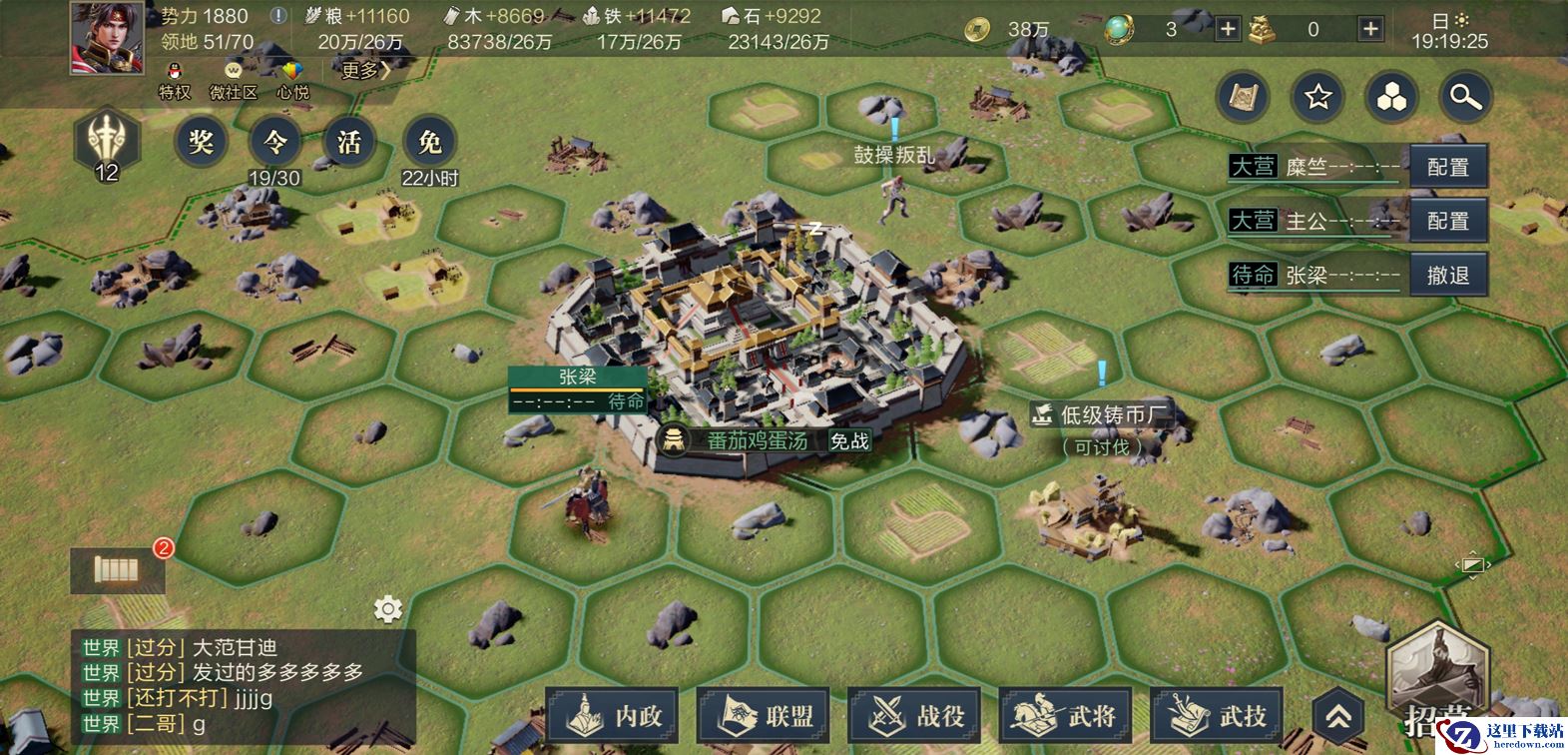Open the 令 orders icon
1568x755 pixels.
(x=274, y=143)
